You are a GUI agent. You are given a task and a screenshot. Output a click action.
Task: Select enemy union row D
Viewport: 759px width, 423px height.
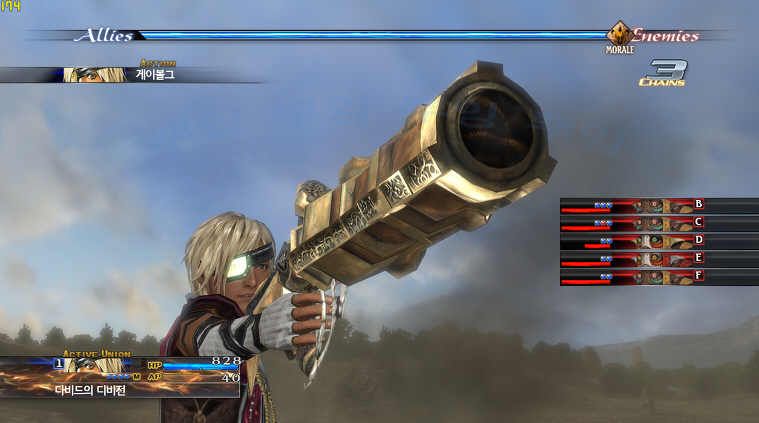pos(655,241)
